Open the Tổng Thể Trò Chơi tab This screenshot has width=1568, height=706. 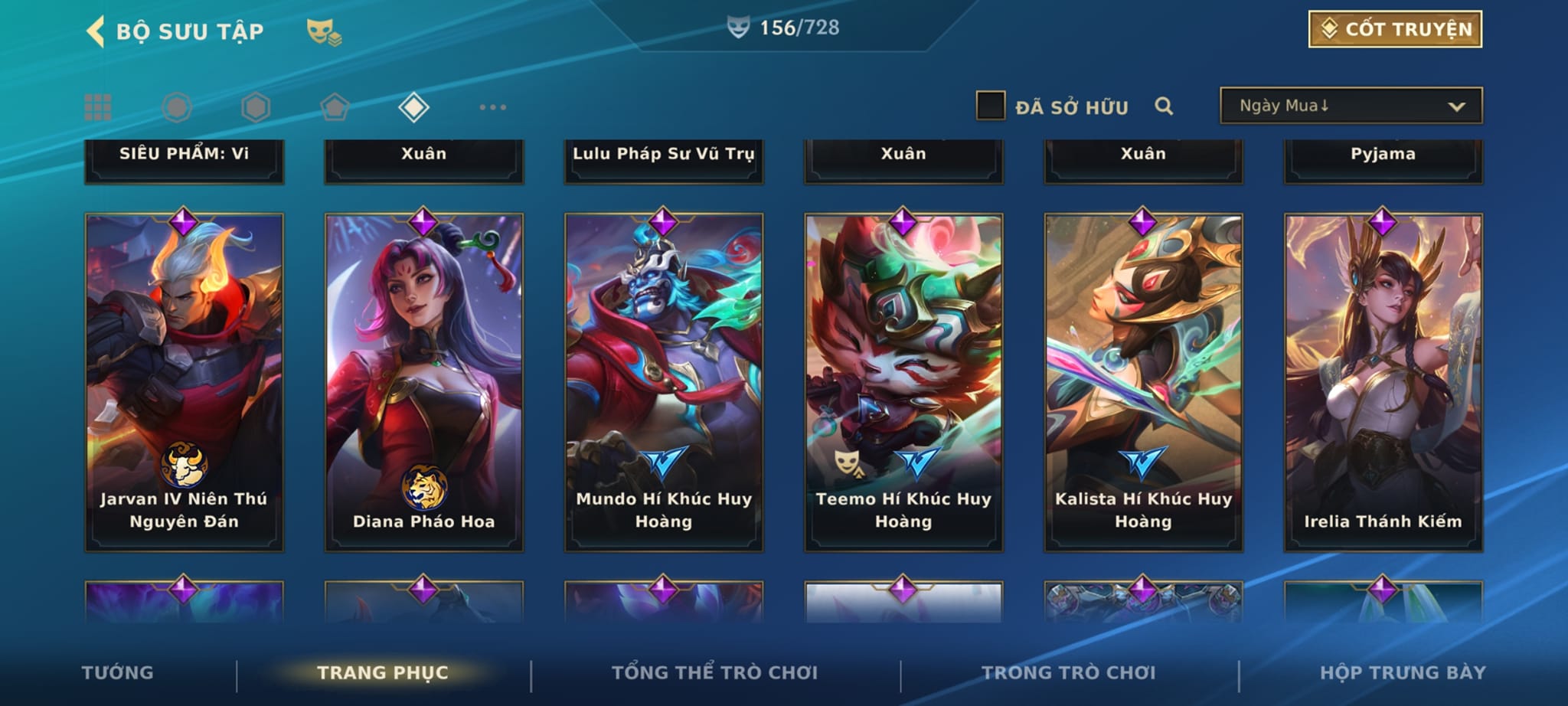[x=714, y=672]
